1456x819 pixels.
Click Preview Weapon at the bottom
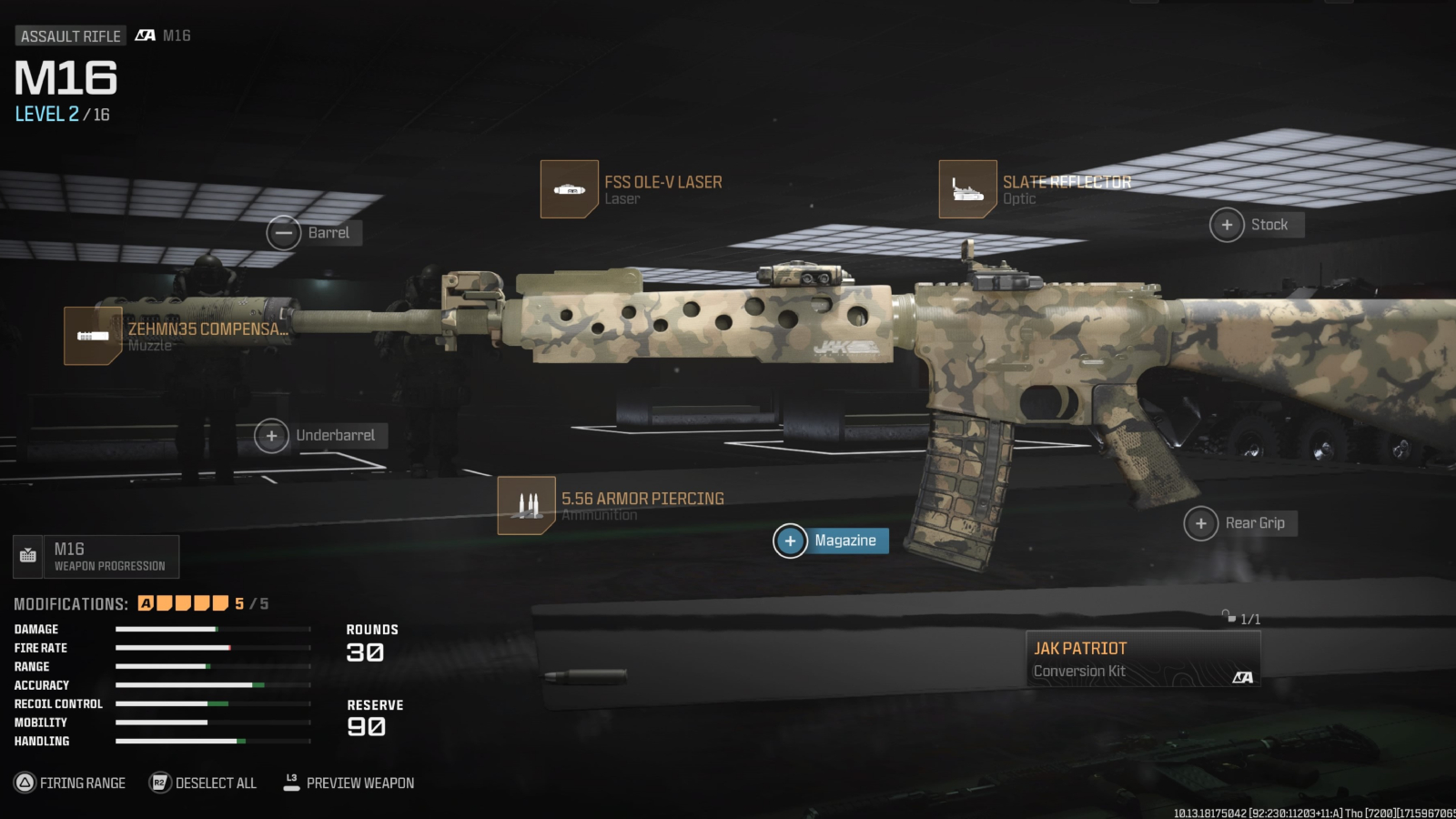click(359, 784)
